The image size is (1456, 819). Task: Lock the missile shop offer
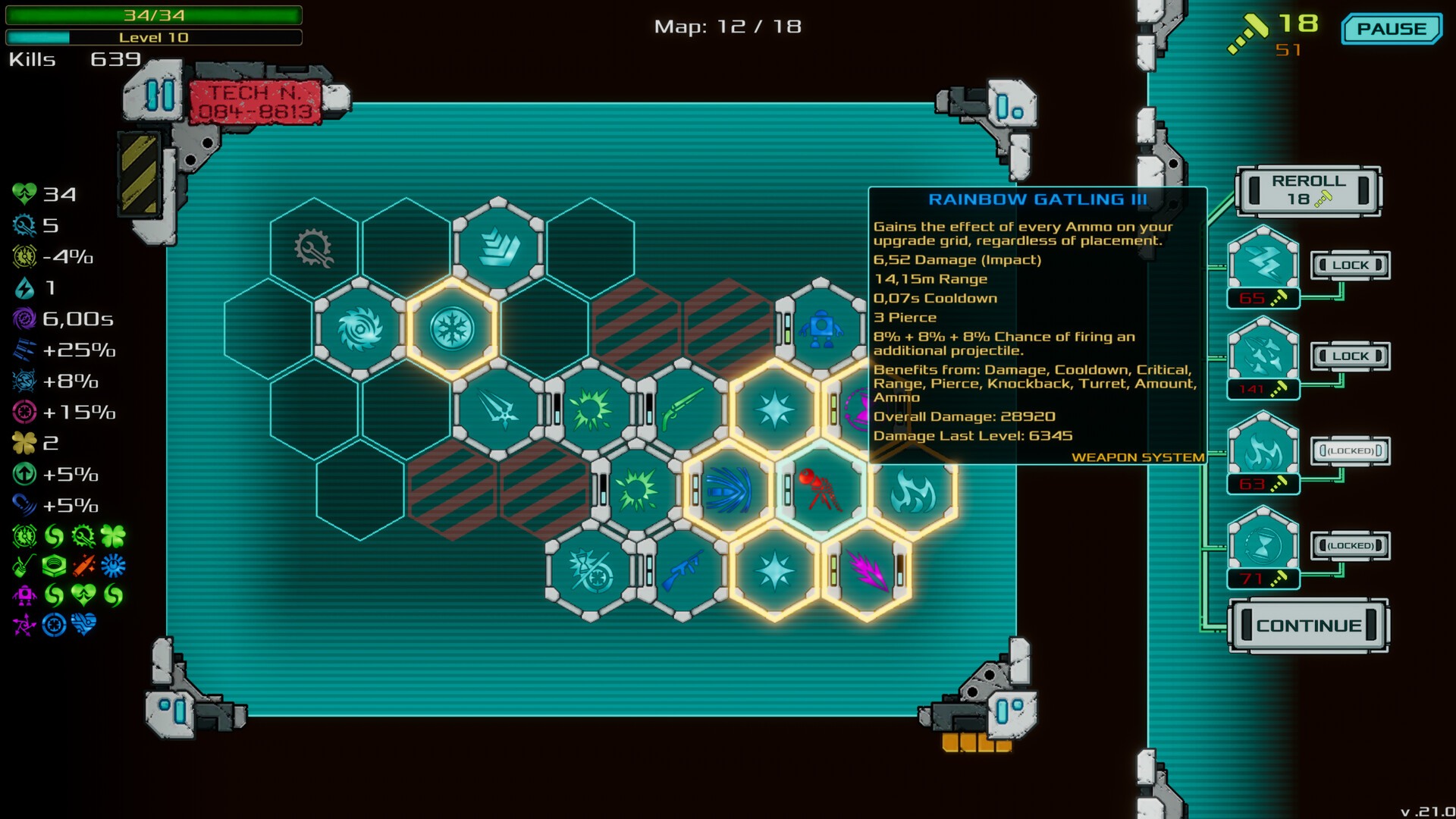(1350, 355)
